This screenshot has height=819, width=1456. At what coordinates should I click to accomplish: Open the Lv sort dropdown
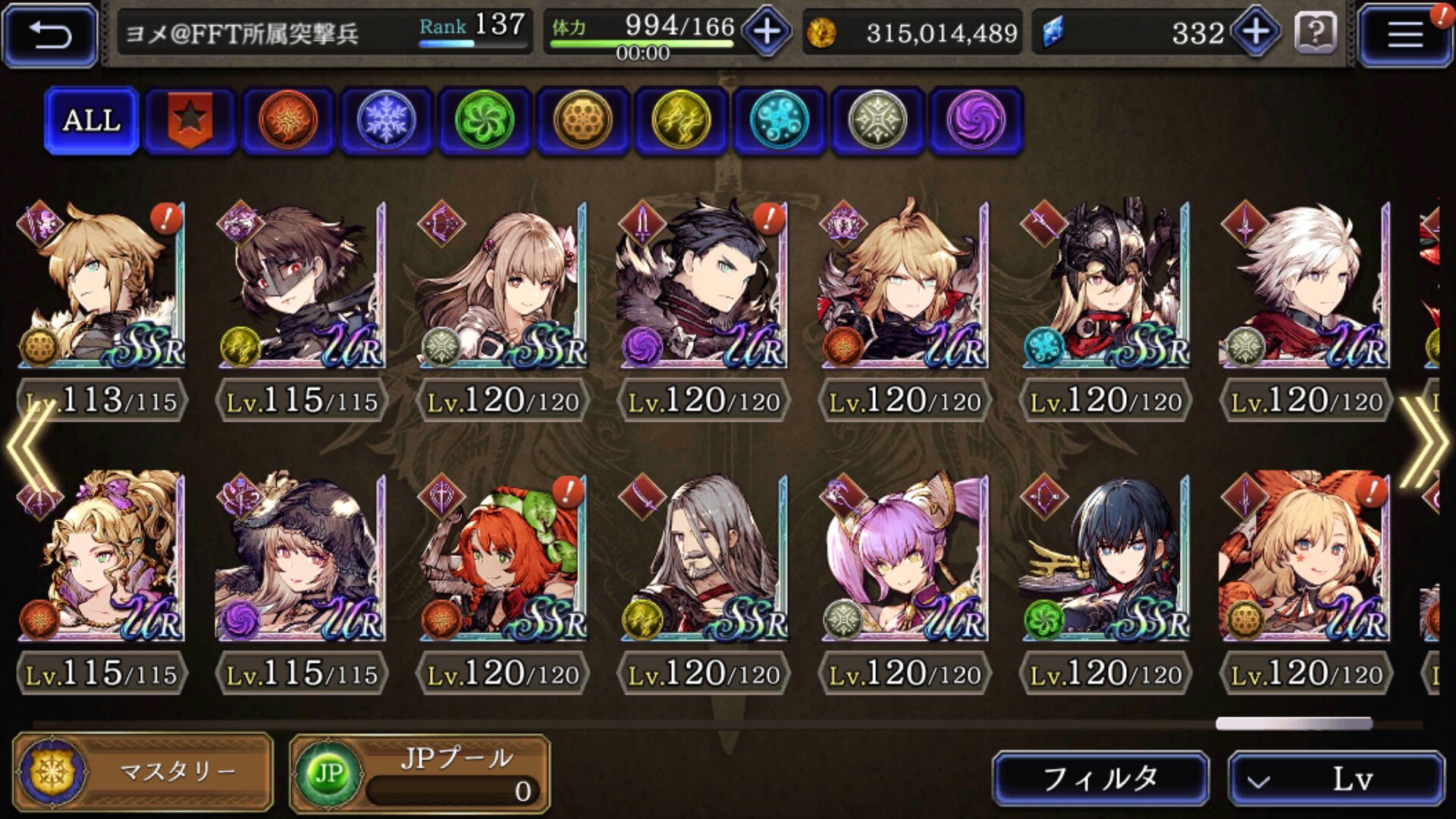pyautogui.click(x=1336, y=778)
